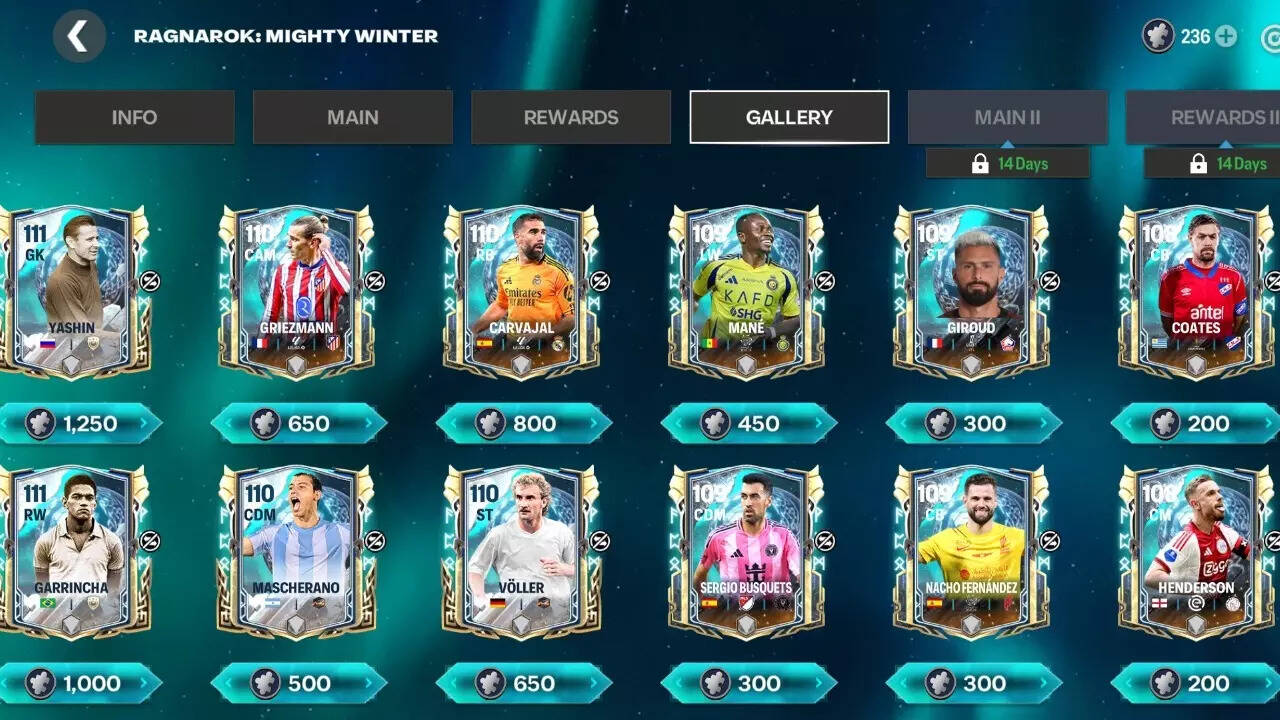
Task: Open the INFO tab
Action: [x=134, y=117]
